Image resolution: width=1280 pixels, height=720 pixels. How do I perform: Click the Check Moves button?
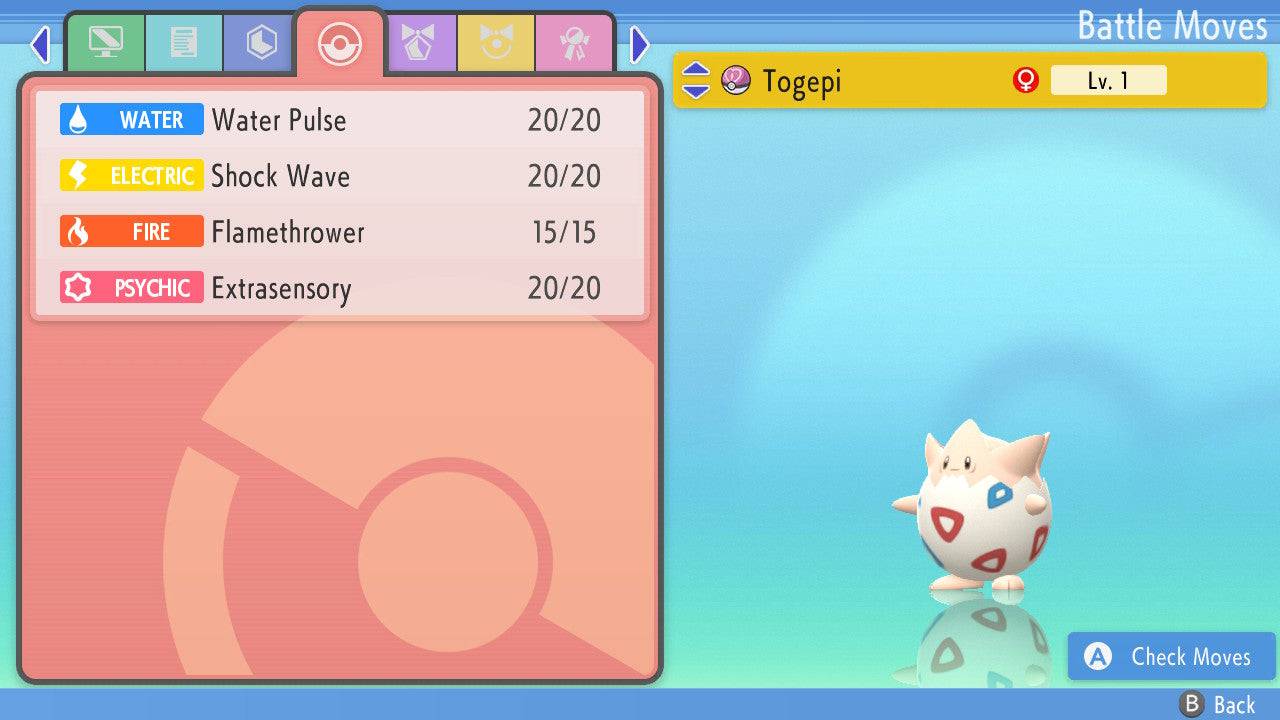click(1171, 656)
